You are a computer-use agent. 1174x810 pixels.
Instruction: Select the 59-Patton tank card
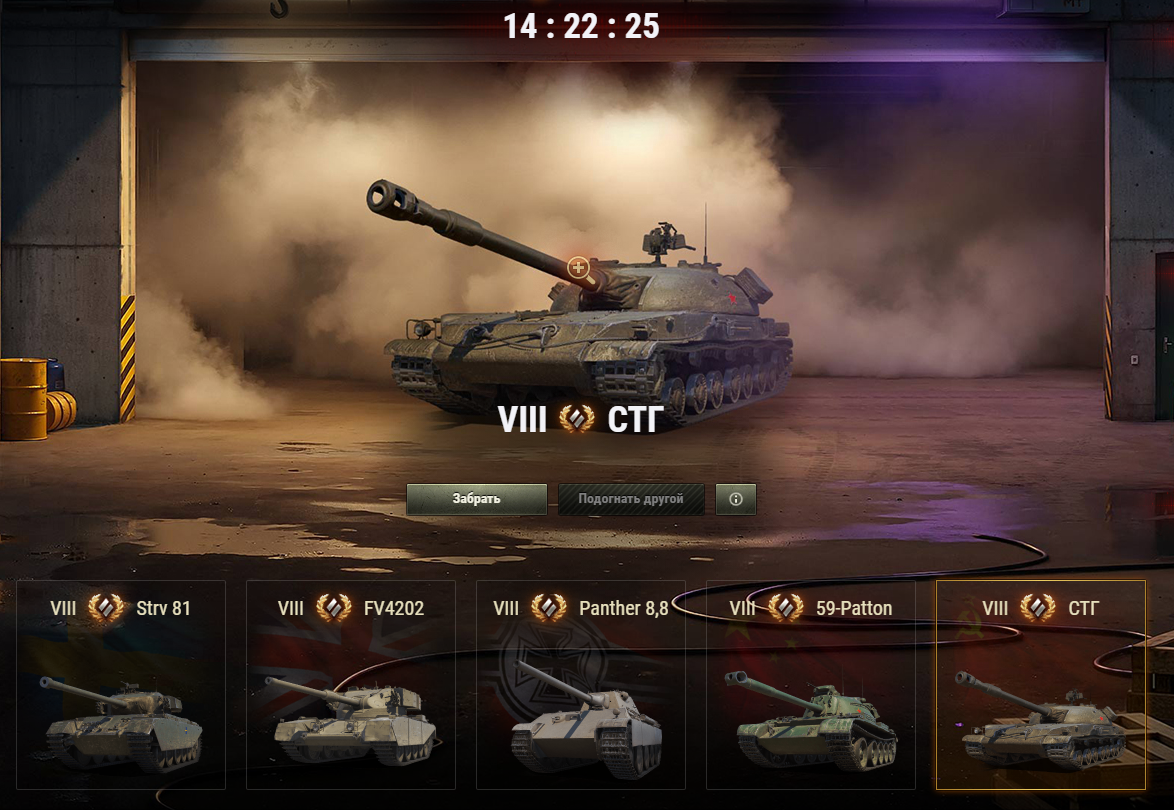[x=811, y=685]
